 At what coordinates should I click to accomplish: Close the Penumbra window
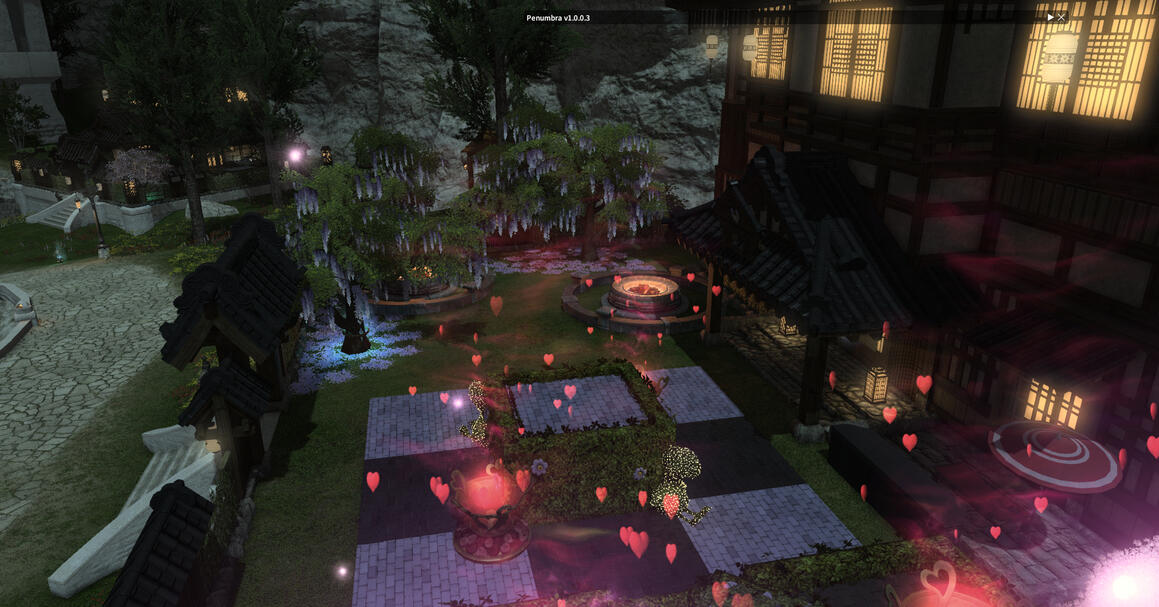1061,17
